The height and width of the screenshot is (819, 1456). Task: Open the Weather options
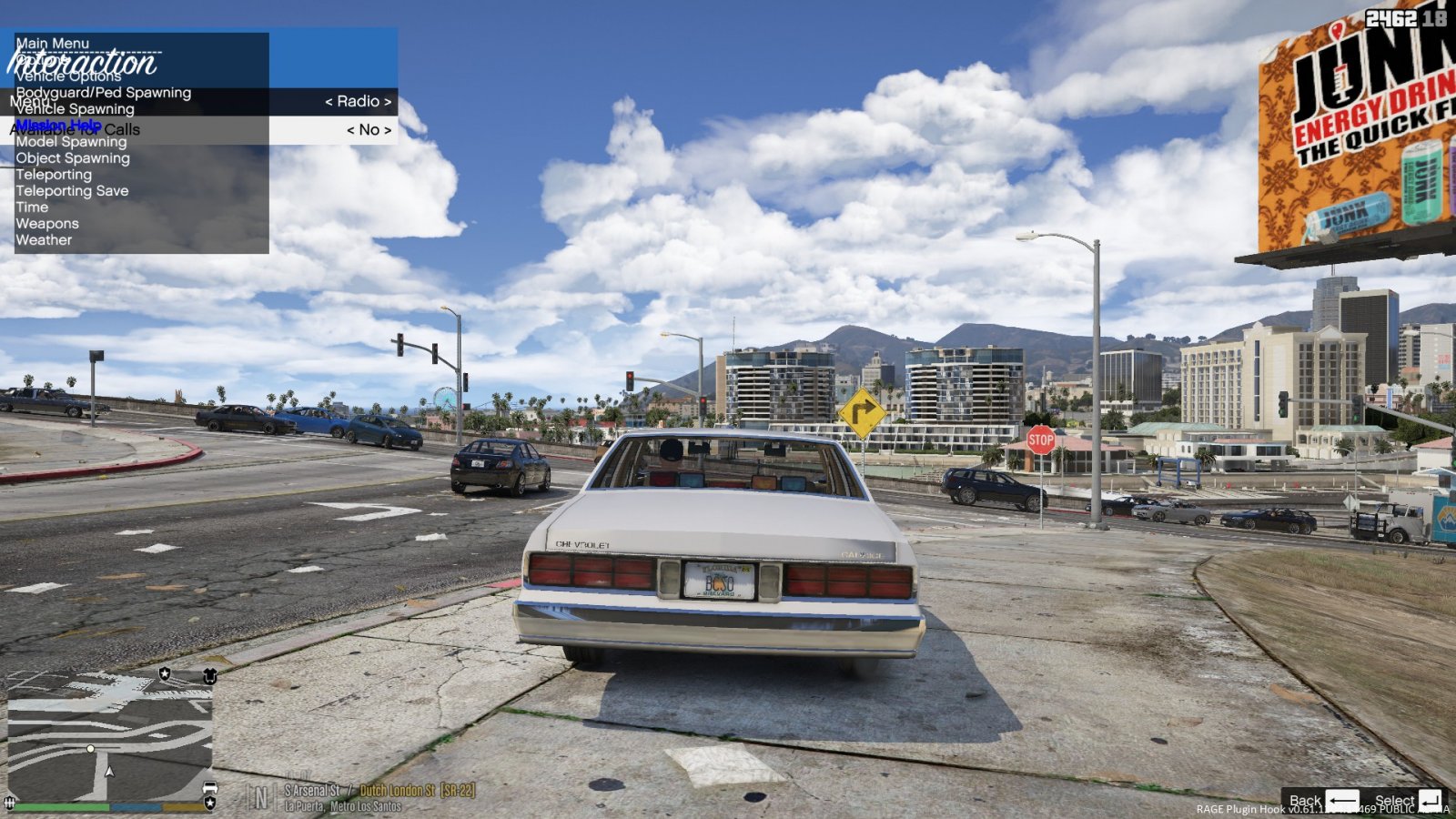pos(44,240)
